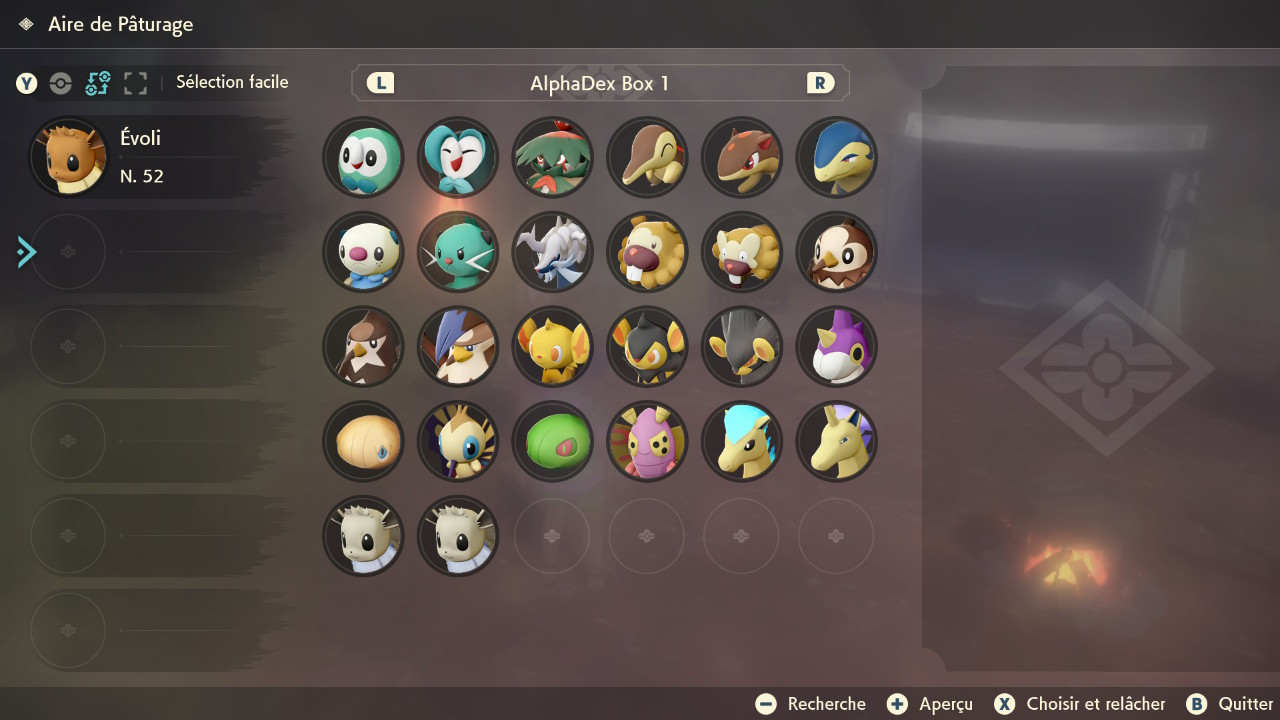
Task: Pick the Rapidash box slot
Action: [836, 441]
